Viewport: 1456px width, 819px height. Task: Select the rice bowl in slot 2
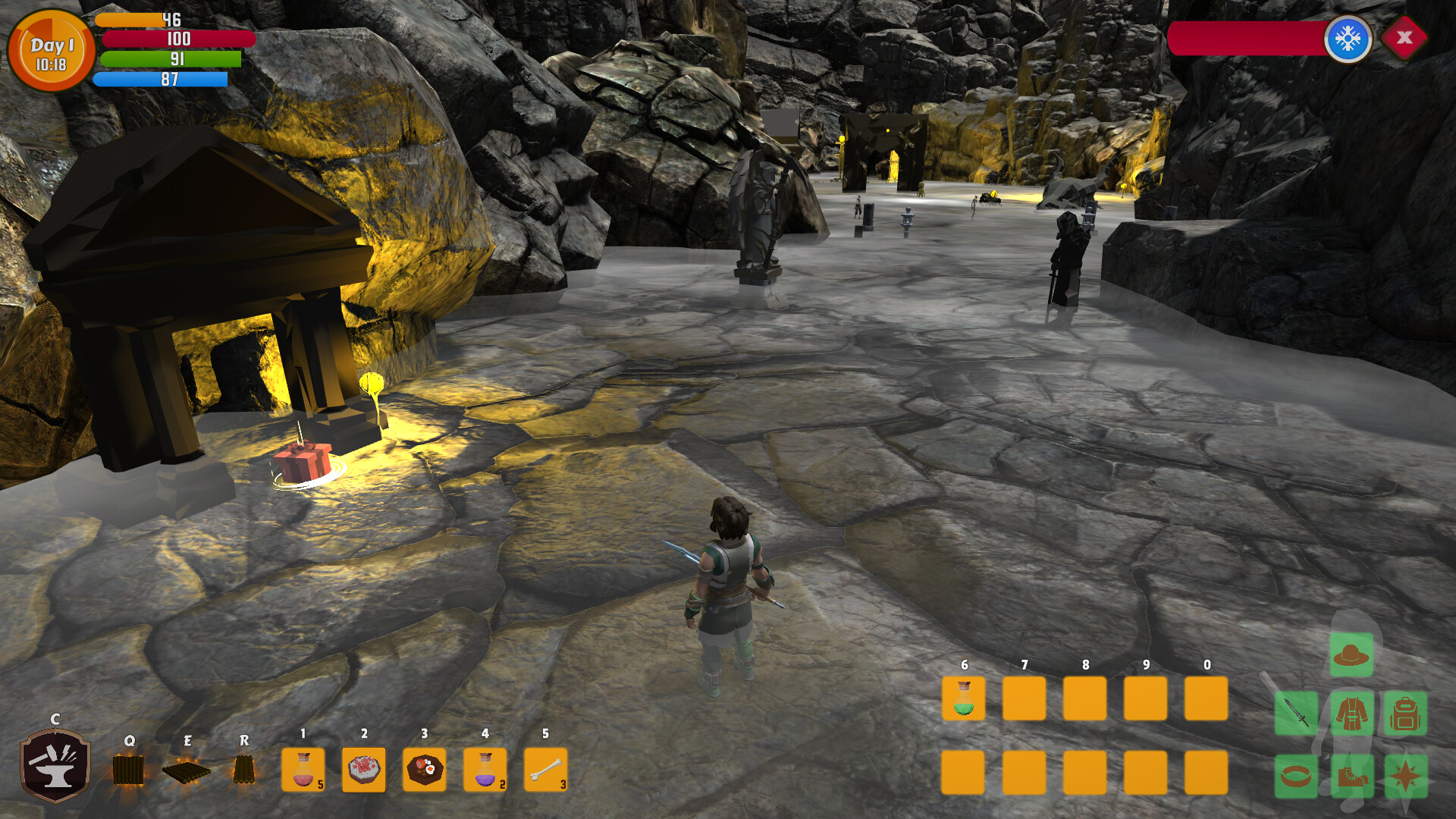pyautogui.click(x=364, y=770)
